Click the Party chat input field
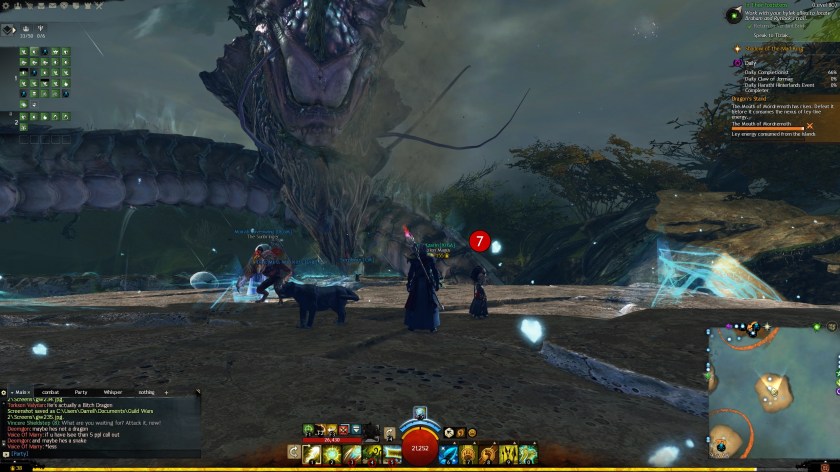840x472 pixels. (x=100, y=453)
